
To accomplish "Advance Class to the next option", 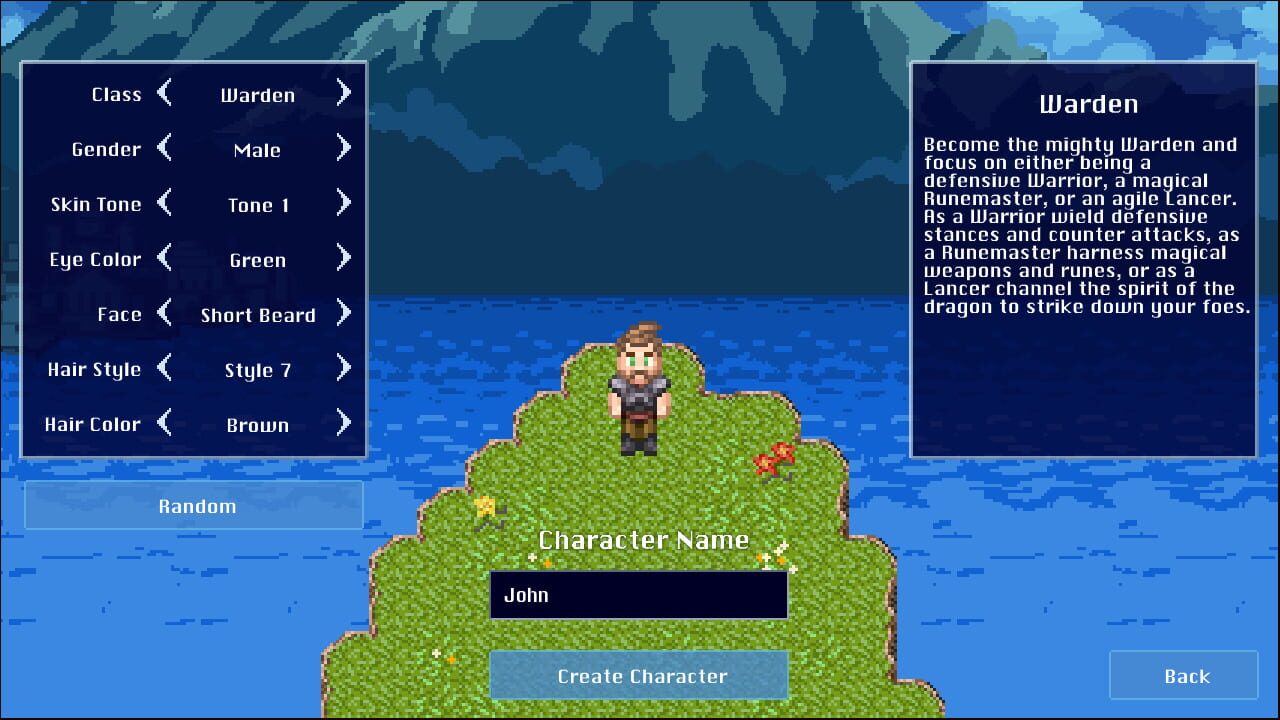I will [343, 93].
